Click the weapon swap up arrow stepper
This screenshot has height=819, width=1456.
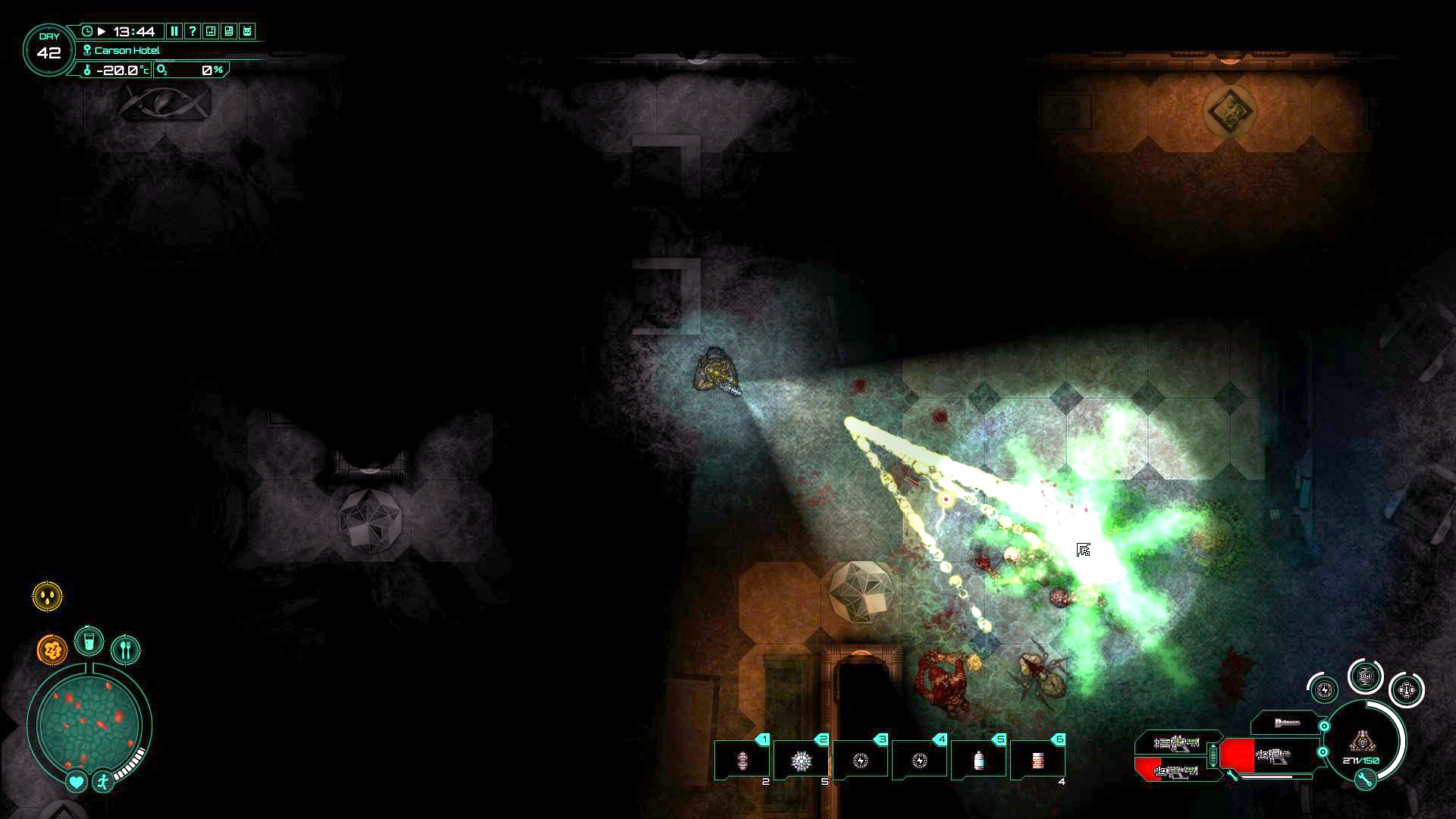click(1213, 746)
